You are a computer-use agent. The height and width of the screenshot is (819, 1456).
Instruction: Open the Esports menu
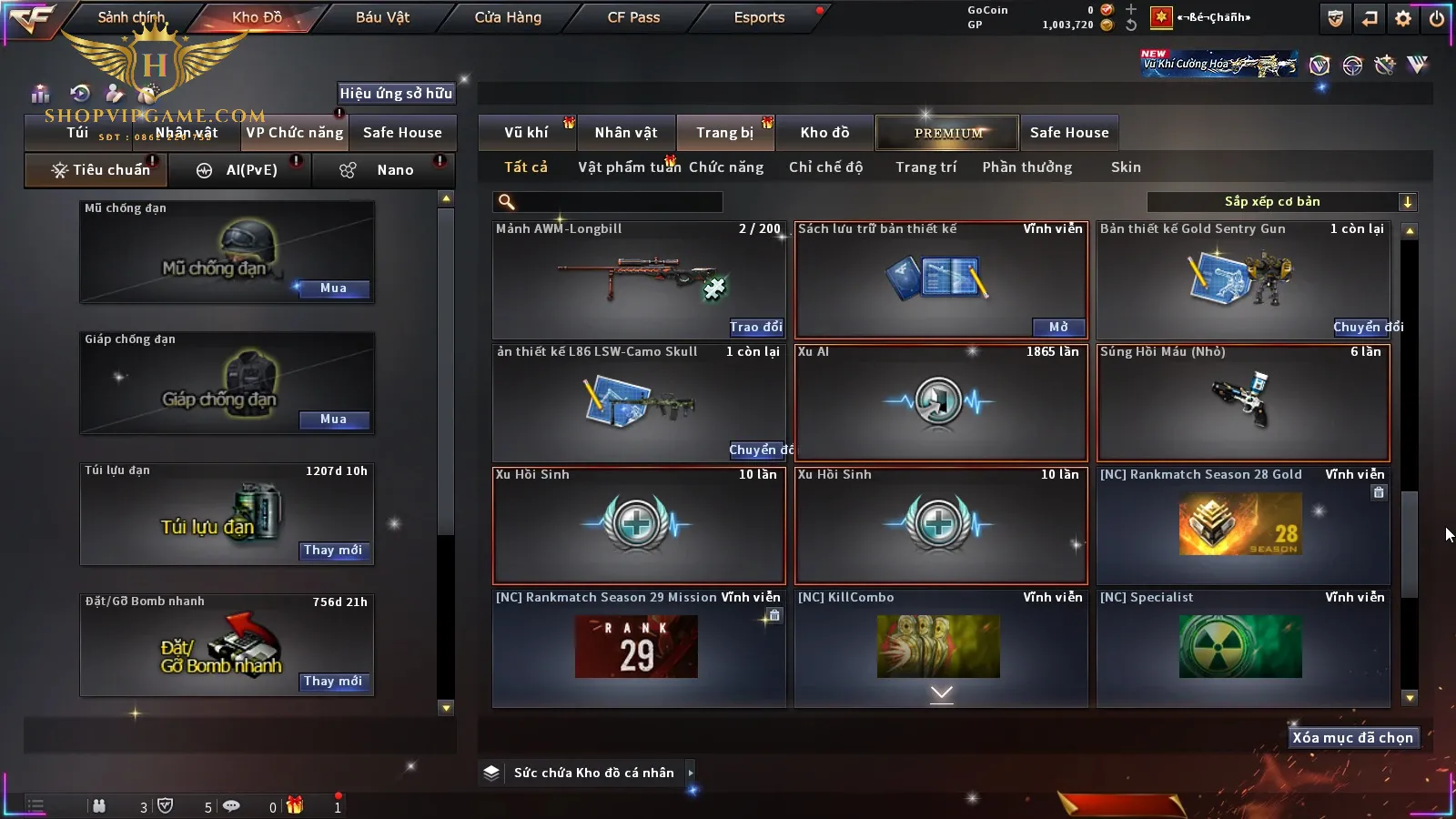(759, 17)
